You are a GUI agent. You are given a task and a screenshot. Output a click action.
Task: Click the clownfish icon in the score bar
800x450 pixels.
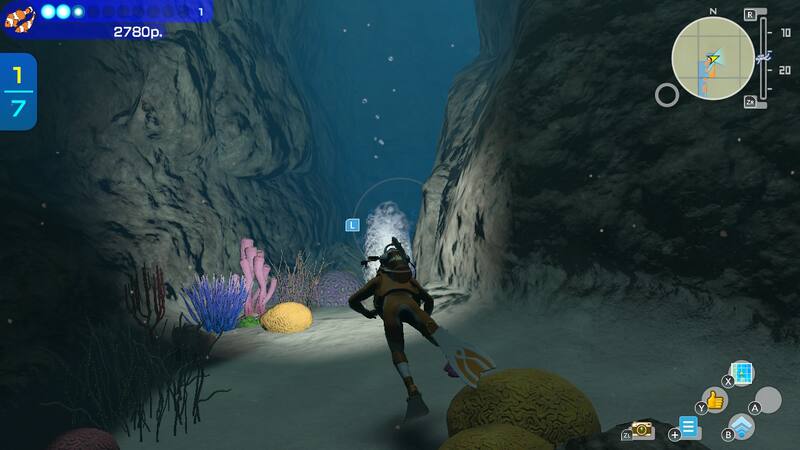[x=19, y=16]
